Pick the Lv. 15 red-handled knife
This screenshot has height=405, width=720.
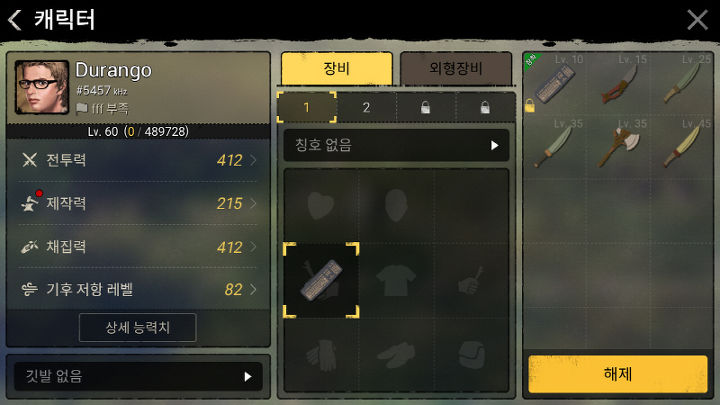tap(615, 85)
